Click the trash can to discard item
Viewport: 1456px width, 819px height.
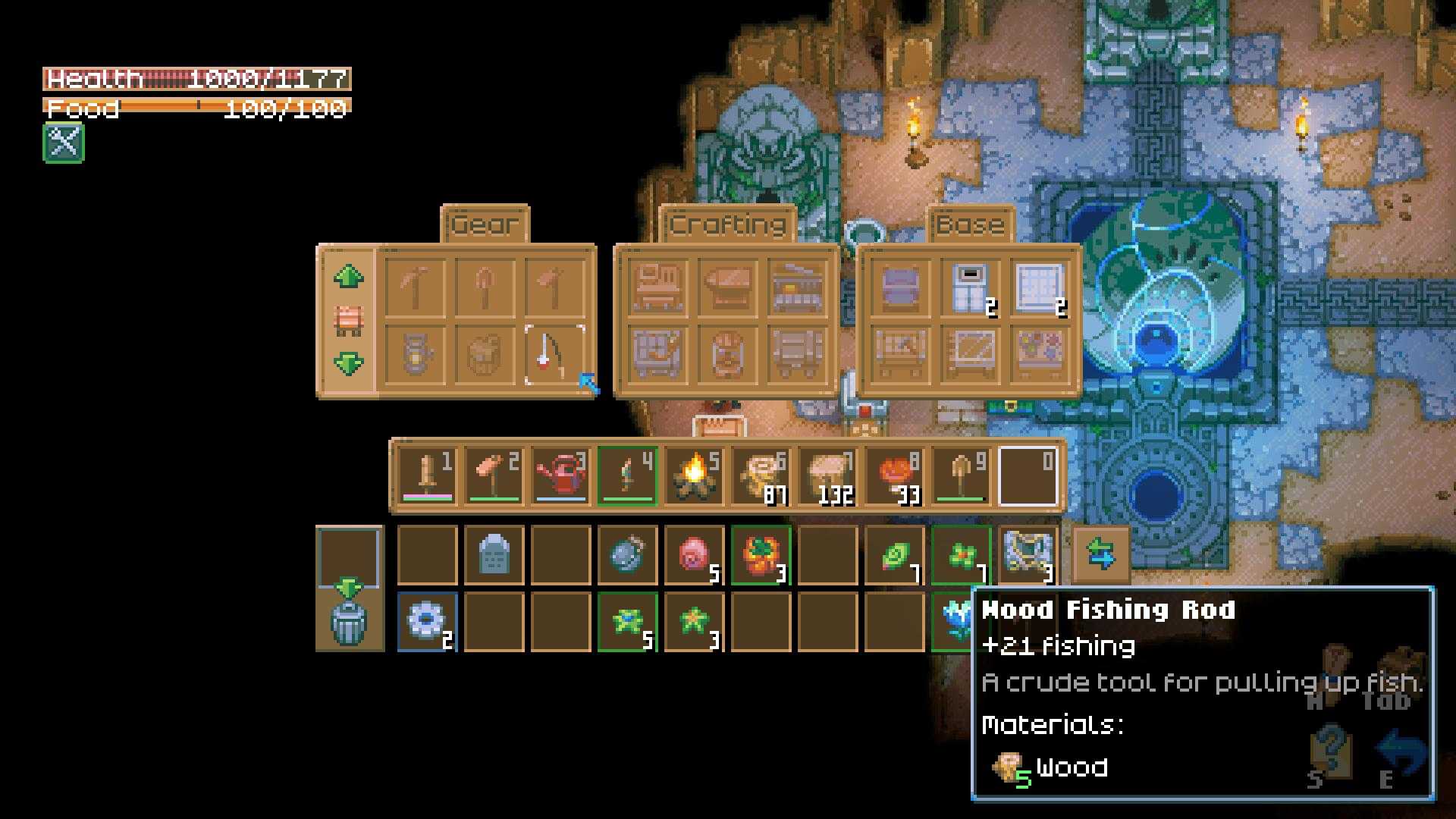coord(349,622)
